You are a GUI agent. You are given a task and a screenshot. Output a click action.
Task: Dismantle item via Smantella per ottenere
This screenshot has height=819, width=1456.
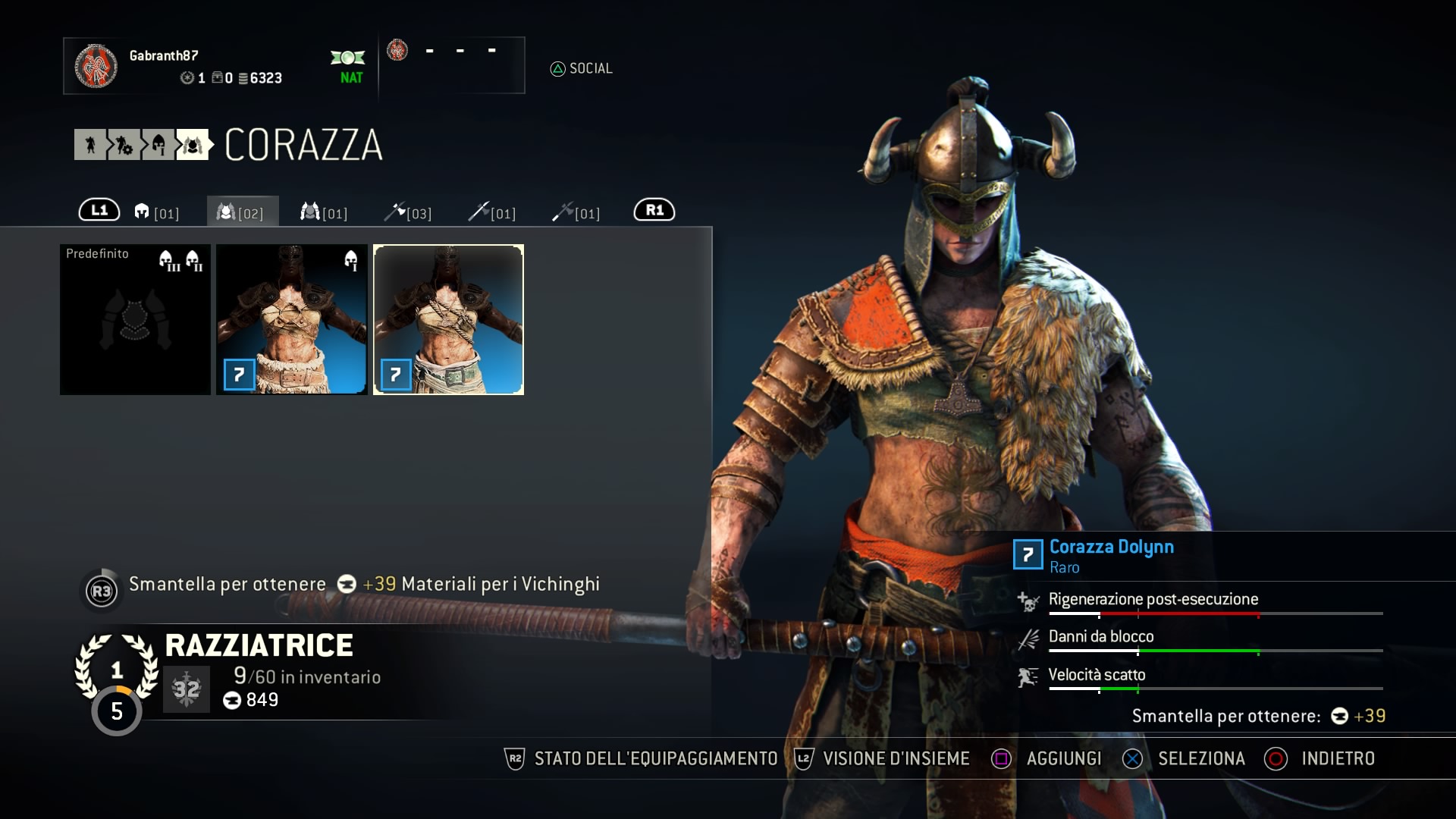tap(227, 585)
